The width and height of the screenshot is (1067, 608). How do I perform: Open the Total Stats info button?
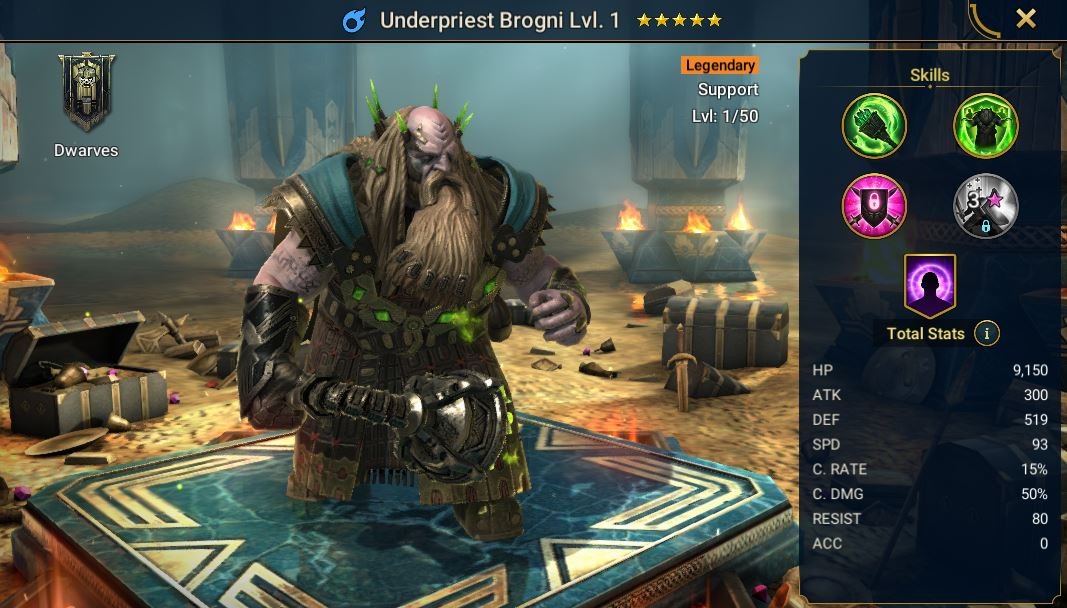[x=987, y=334]
